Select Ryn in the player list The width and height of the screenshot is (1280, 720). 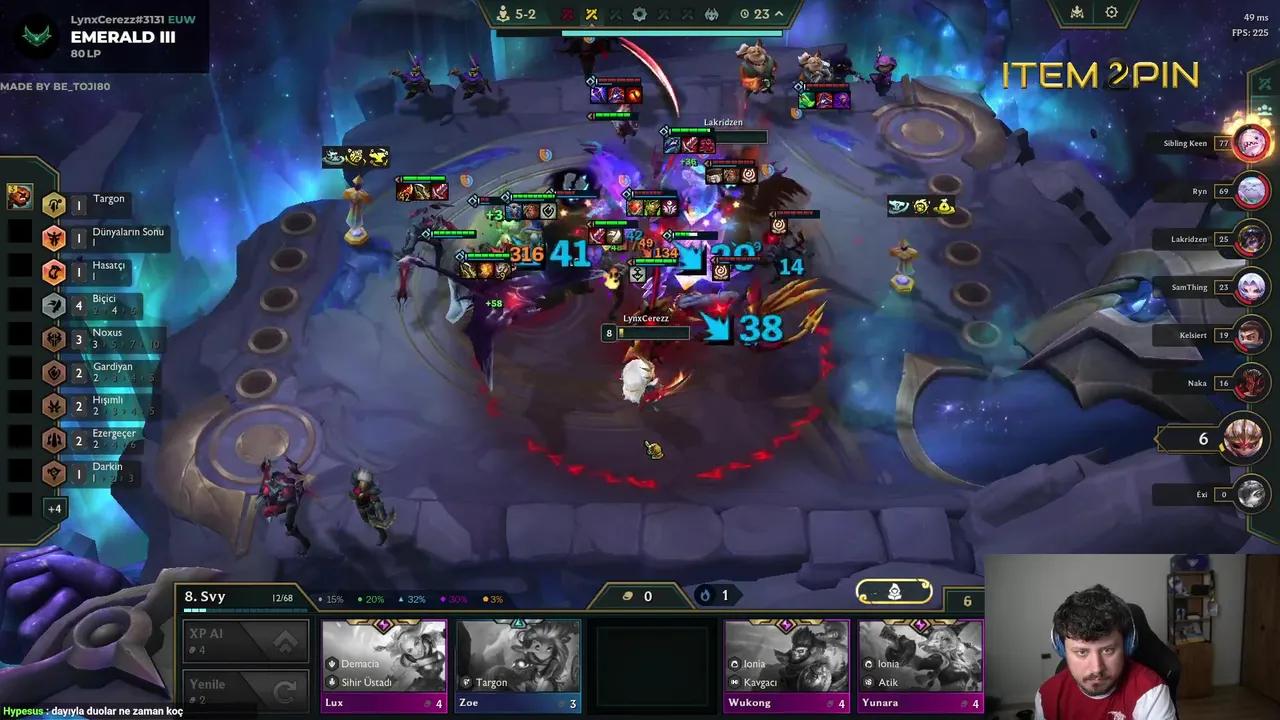(x=1250, y=190)
